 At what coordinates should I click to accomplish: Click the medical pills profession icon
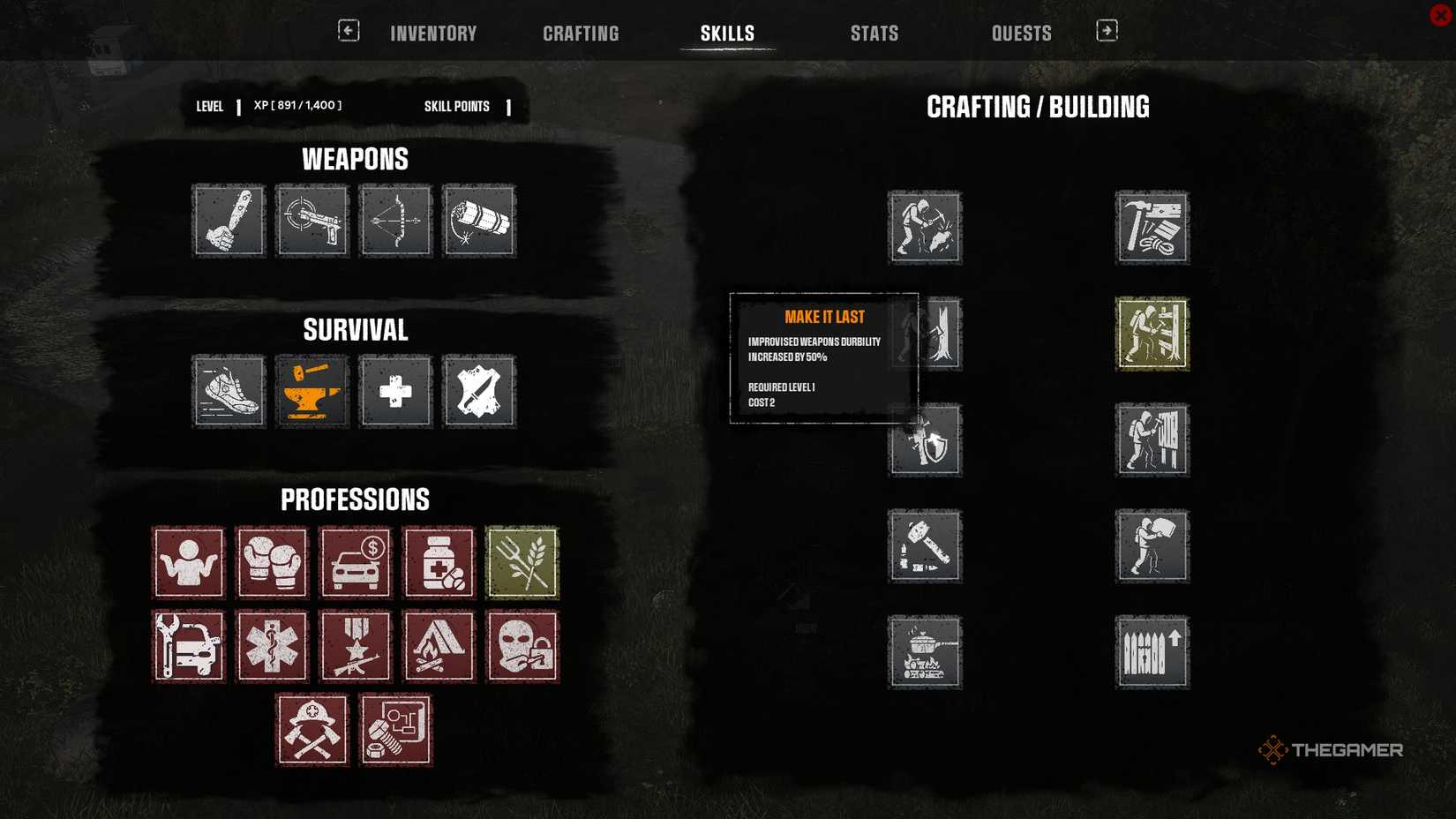coord(439,562)
